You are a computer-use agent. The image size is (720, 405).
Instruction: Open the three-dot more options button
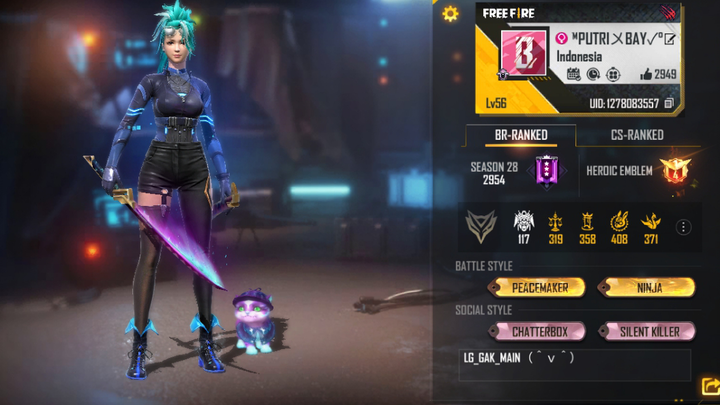coord(684,228)
